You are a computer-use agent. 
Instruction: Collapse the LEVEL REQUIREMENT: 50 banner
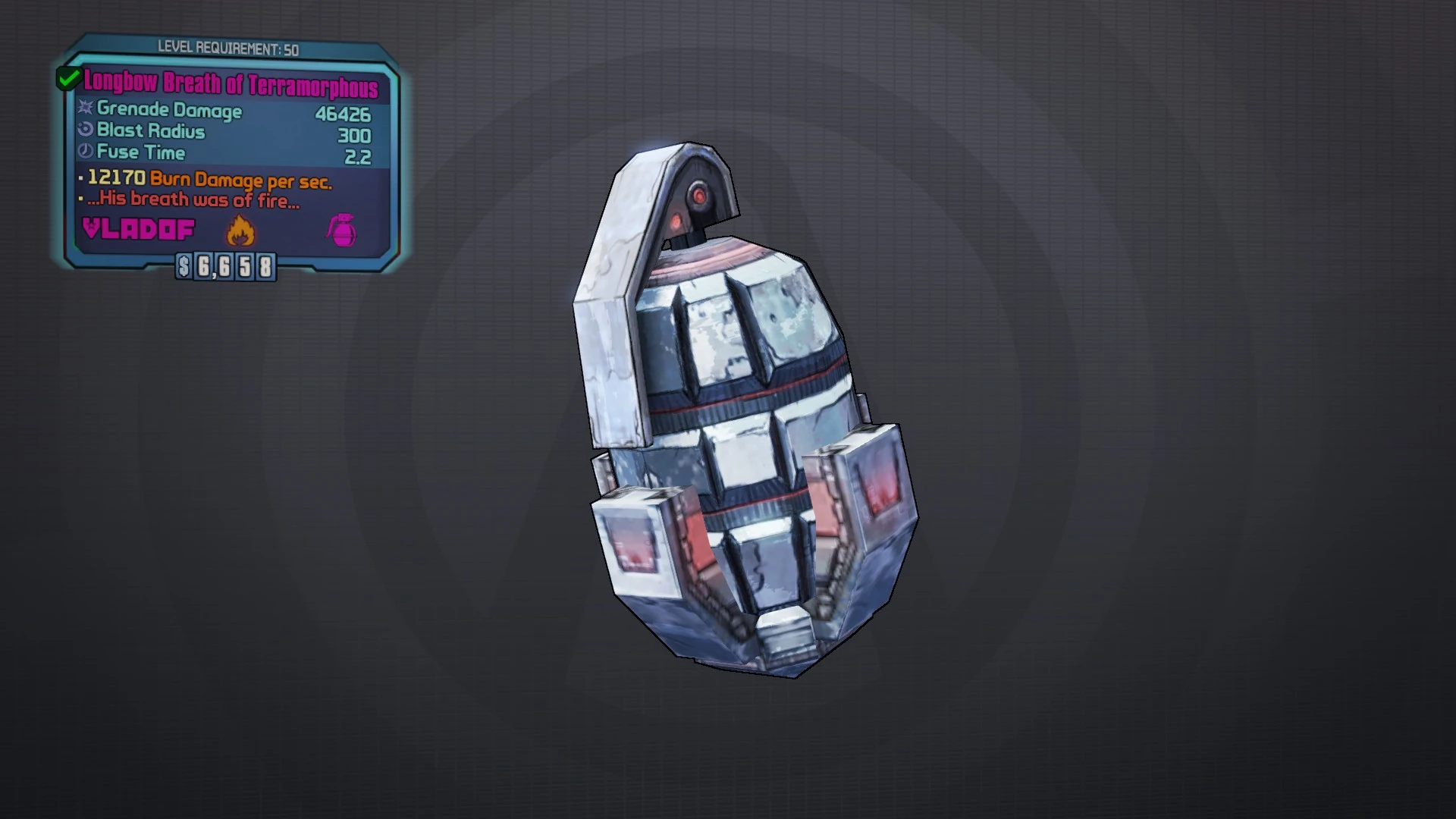coord(227,47)
